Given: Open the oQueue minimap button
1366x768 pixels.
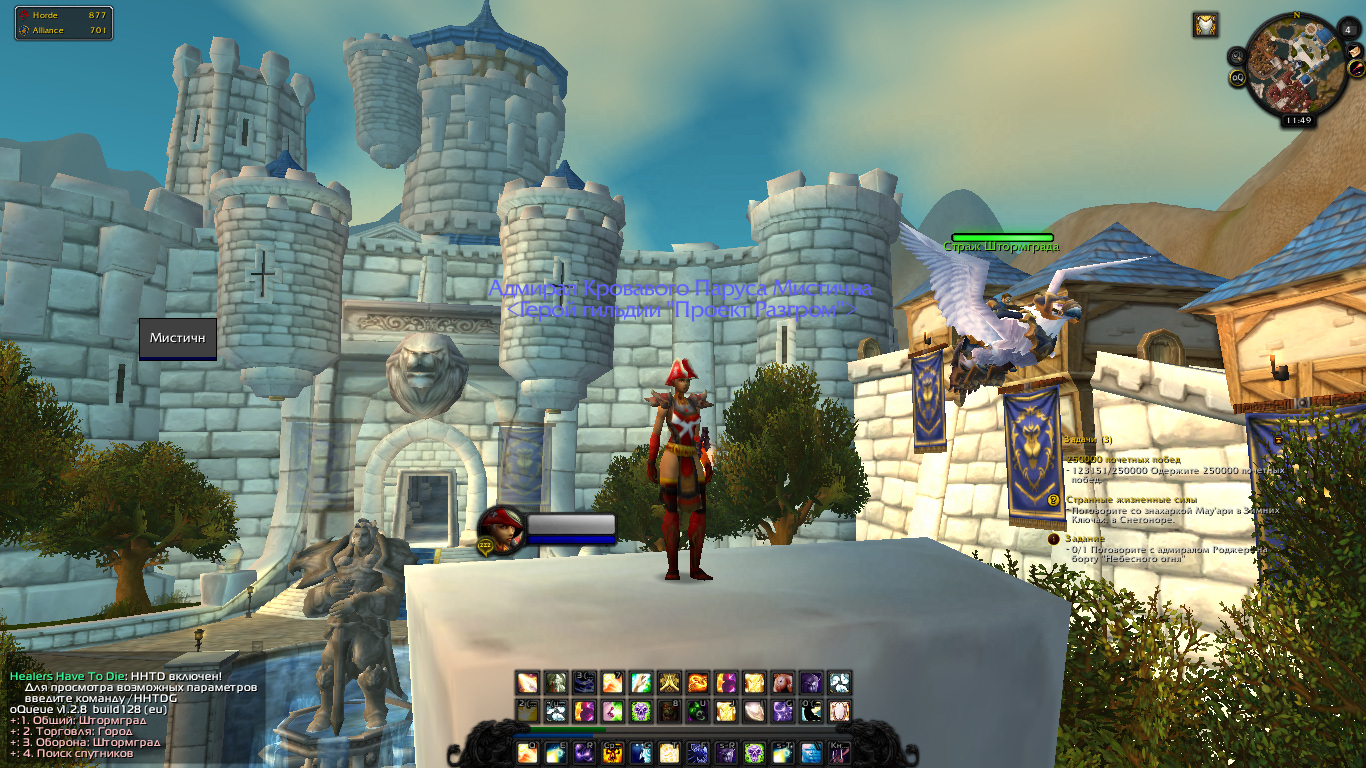Looking at the screenshot, I should 1237,77.
